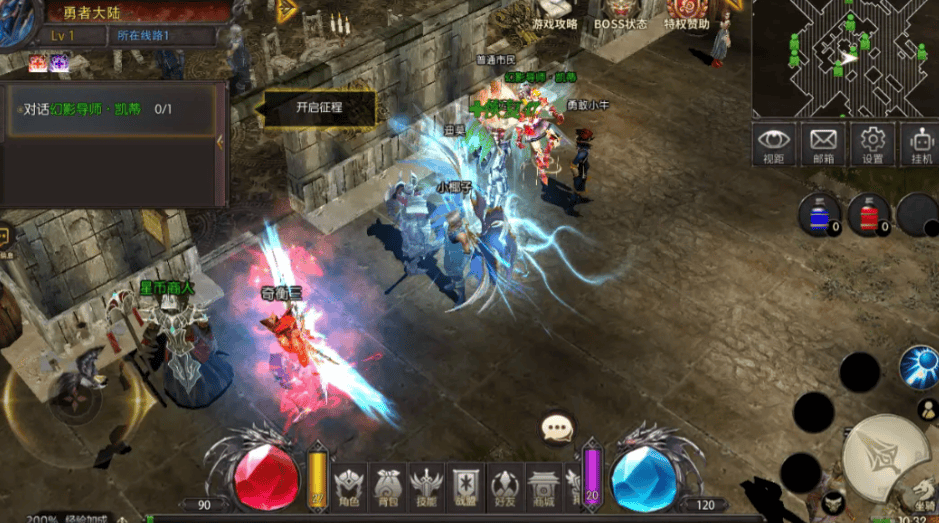Use the red health potion

(869, 214)
